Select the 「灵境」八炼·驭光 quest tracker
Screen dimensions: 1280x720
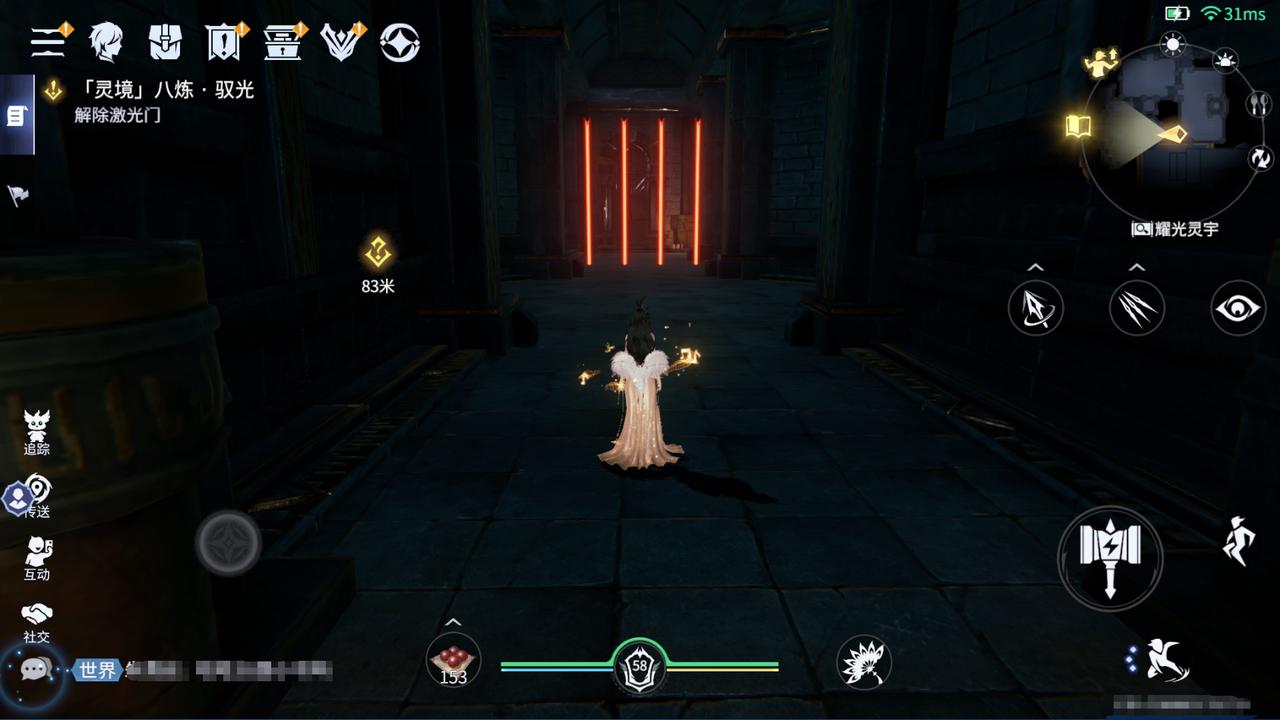[164, 91]
